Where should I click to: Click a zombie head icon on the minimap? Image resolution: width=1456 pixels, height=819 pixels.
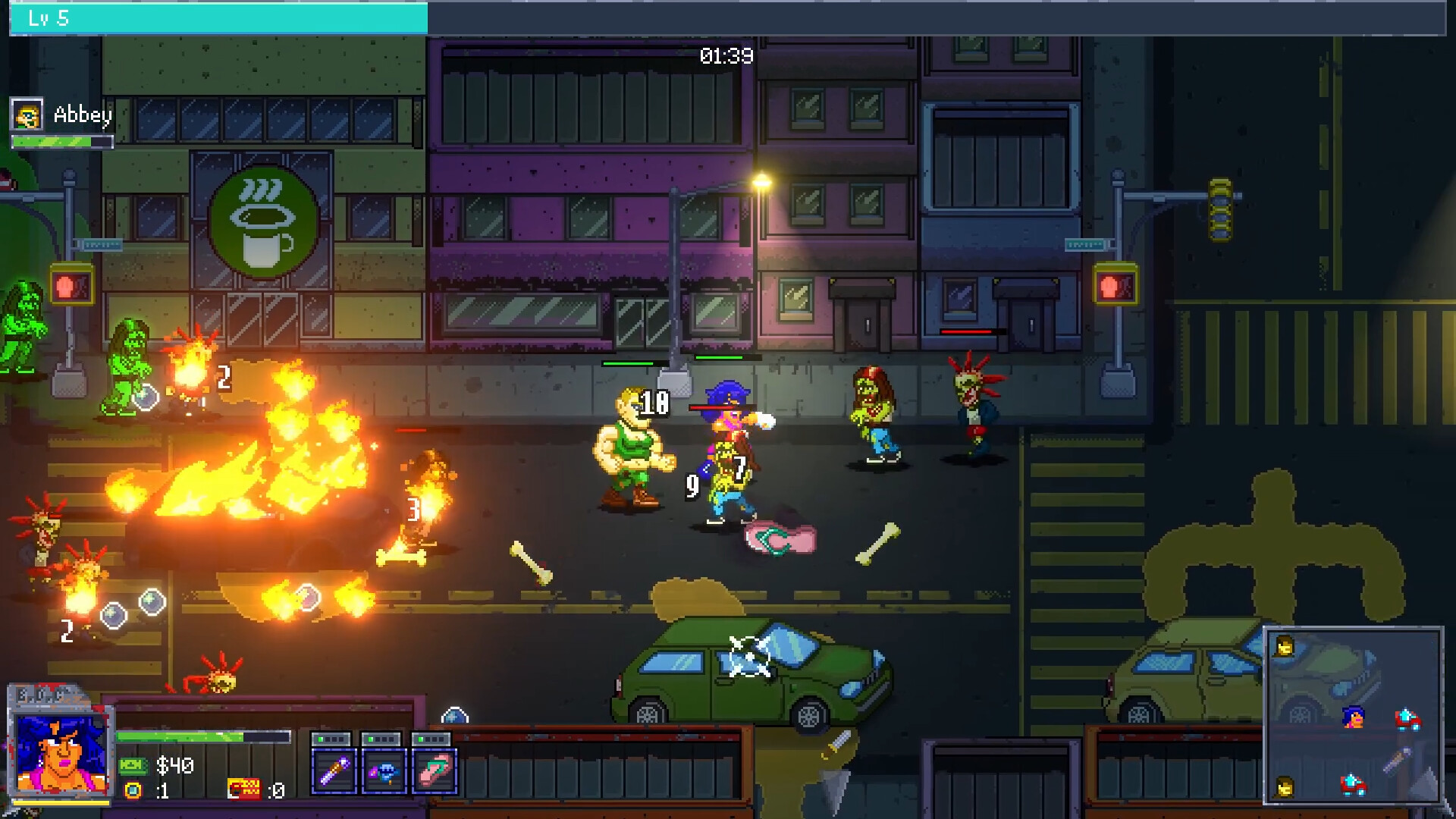click(x=1284, y=646)
